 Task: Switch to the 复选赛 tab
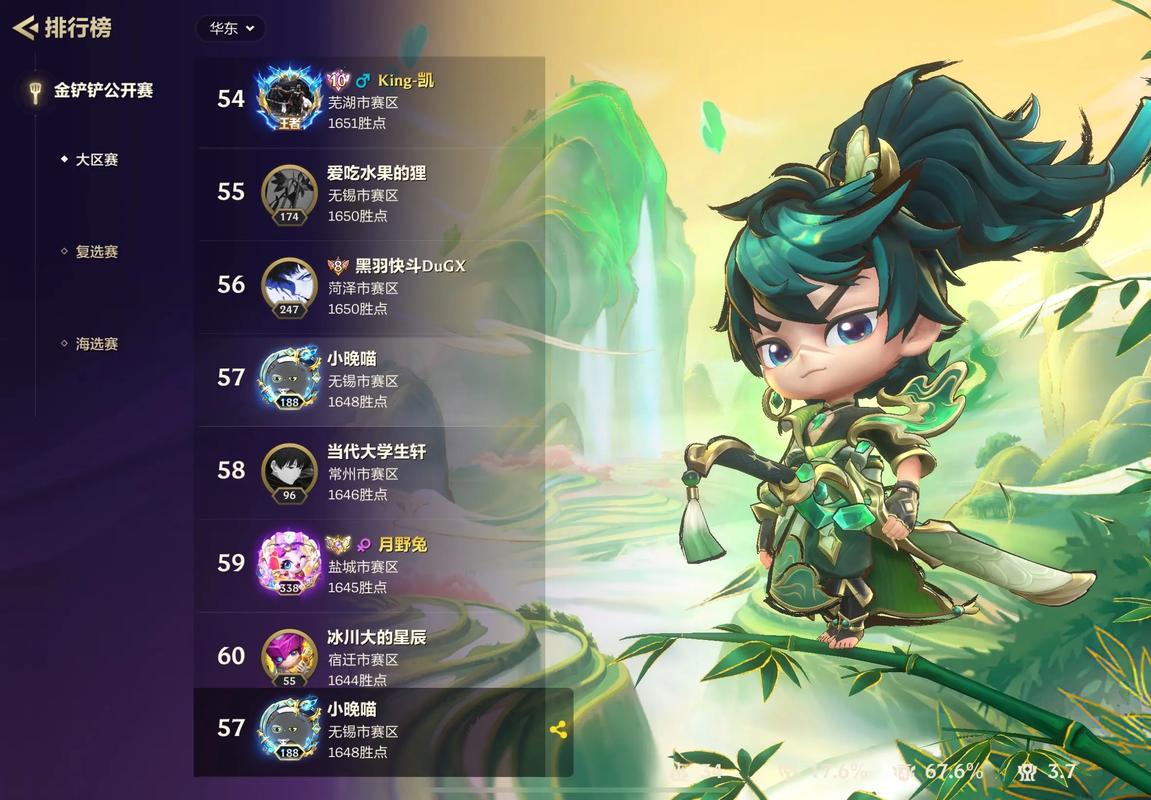(96, 252)
